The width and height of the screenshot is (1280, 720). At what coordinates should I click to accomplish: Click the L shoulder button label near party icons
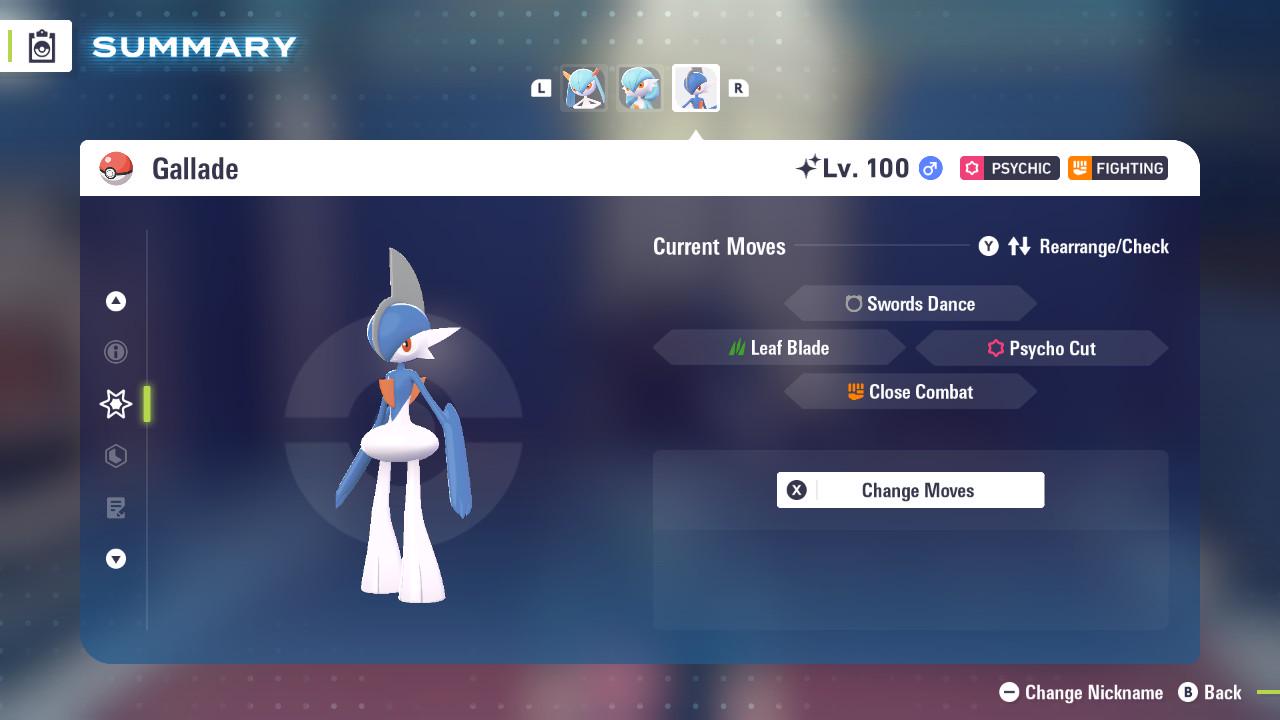coord(540,88)
